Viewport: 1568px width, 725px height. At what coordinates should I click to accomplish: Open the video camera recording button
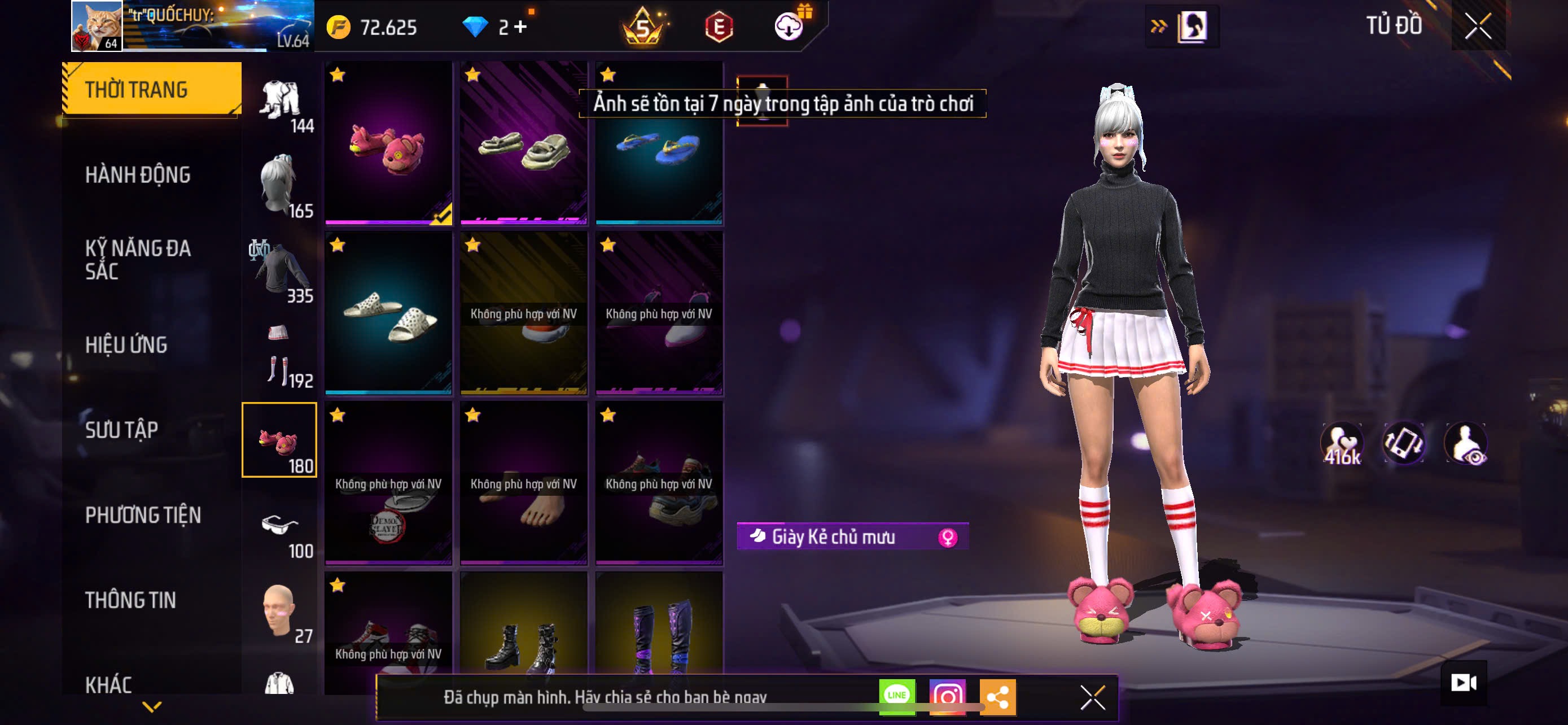tap(1464, 683)
